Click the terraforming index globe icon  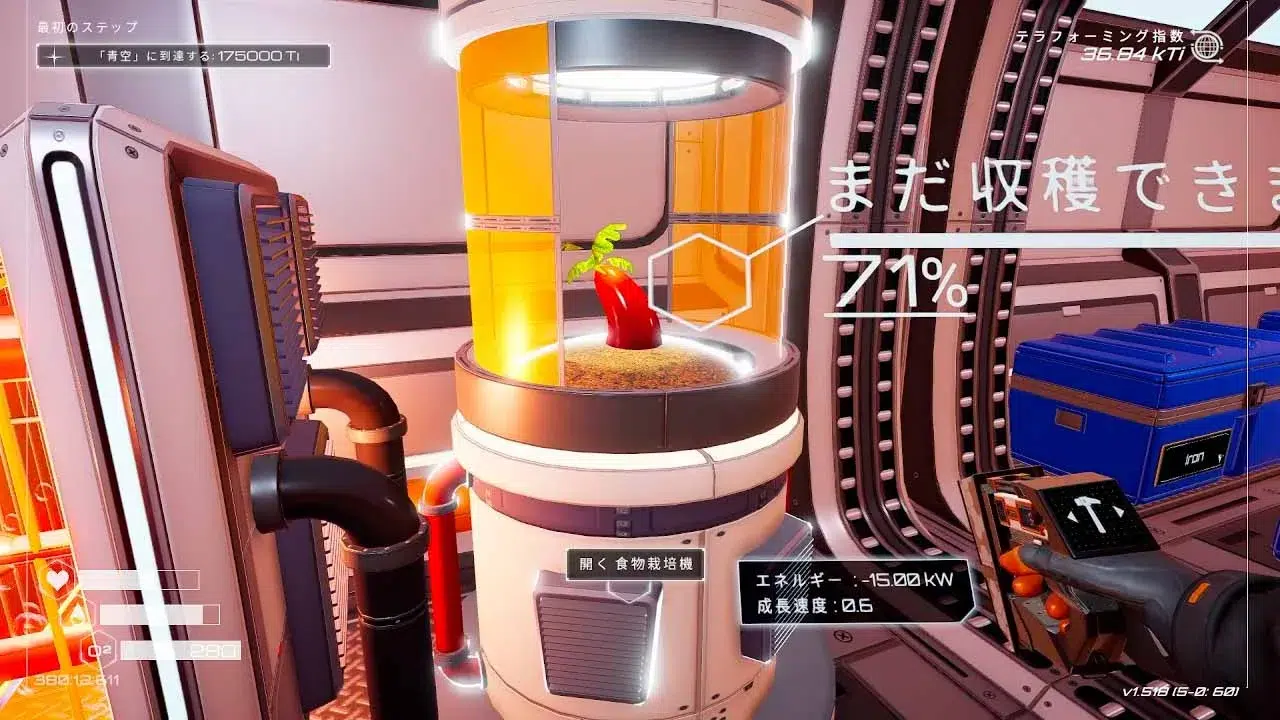pos(1208,46)
